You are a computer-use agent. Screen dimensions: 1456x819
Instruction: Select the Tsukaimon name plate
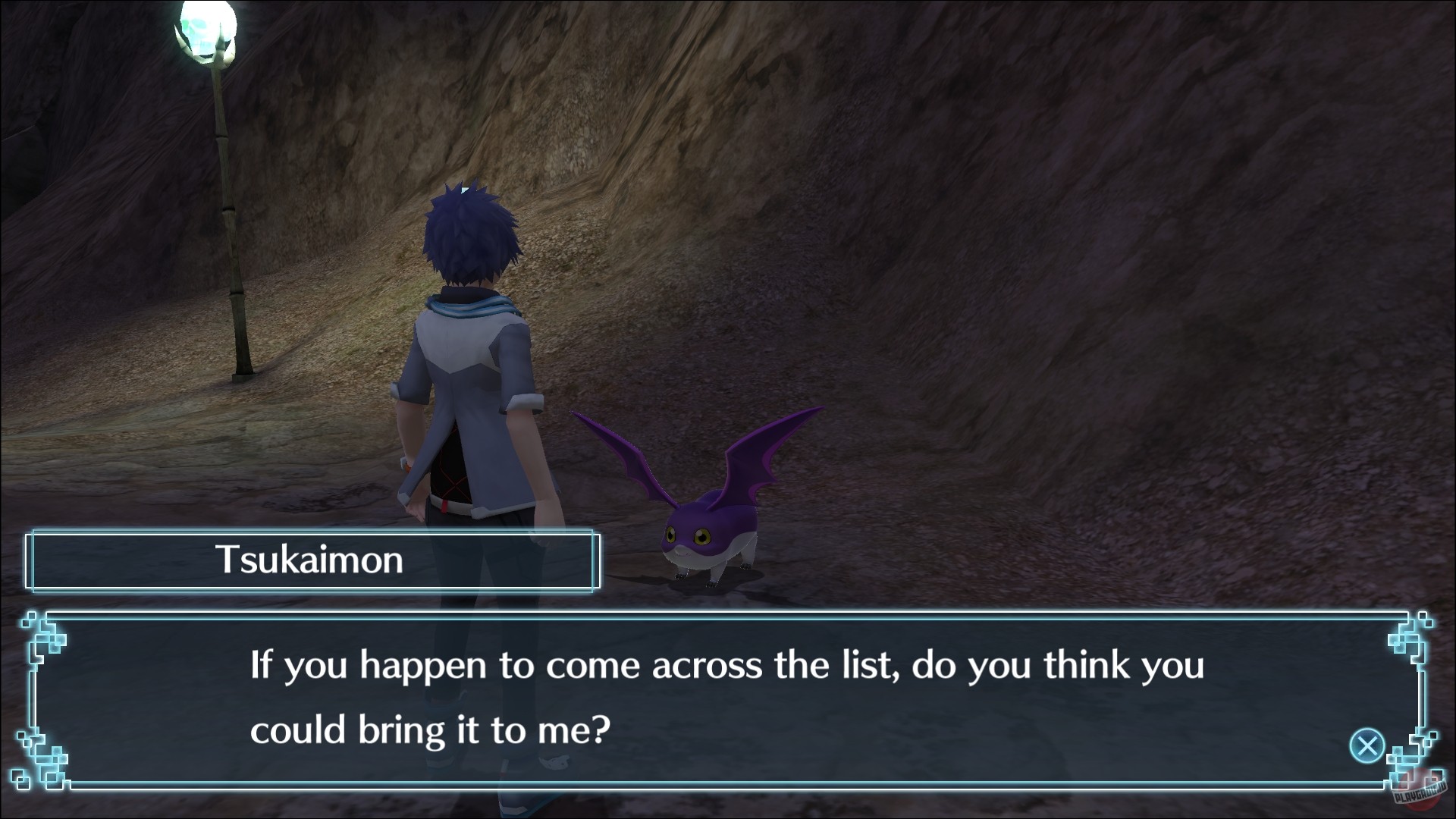[x=312, y=560]
